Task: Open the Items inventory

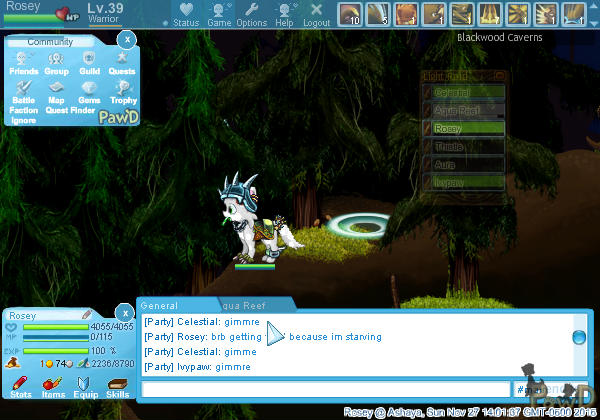Action: click(53, 388)
